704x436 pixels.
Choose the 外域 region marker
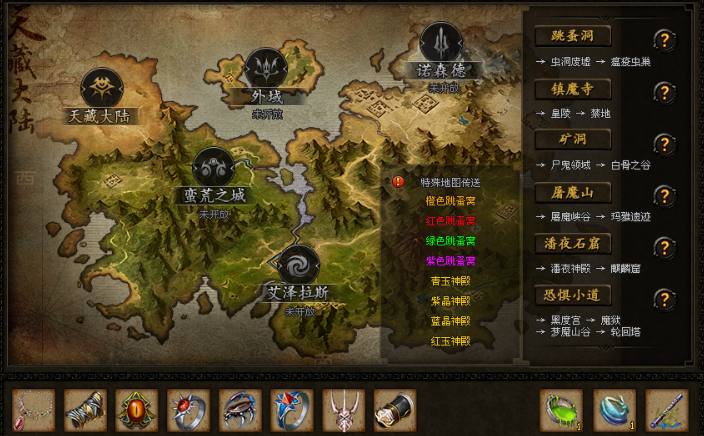point(267,69)
